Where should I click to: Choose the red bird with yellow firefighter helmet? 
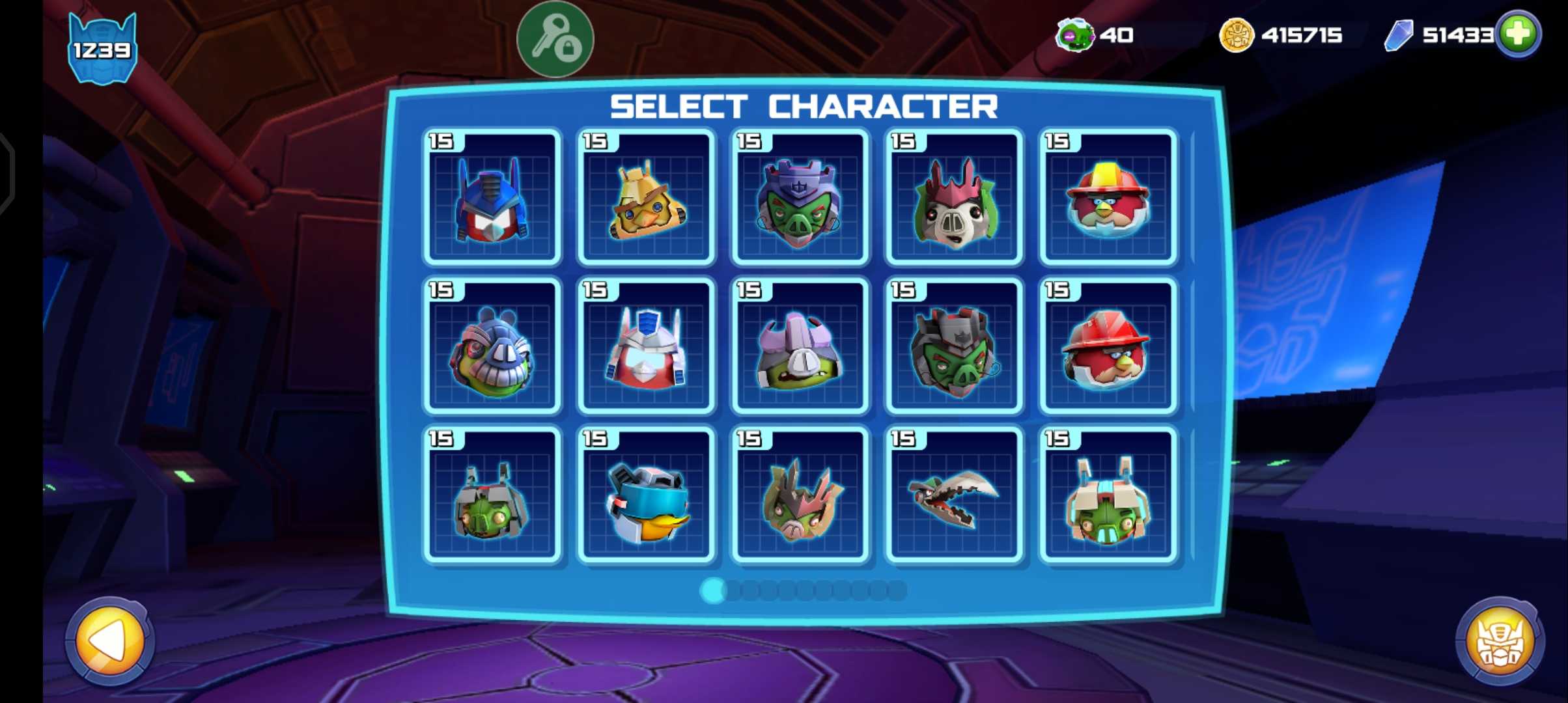[1108, 198]
